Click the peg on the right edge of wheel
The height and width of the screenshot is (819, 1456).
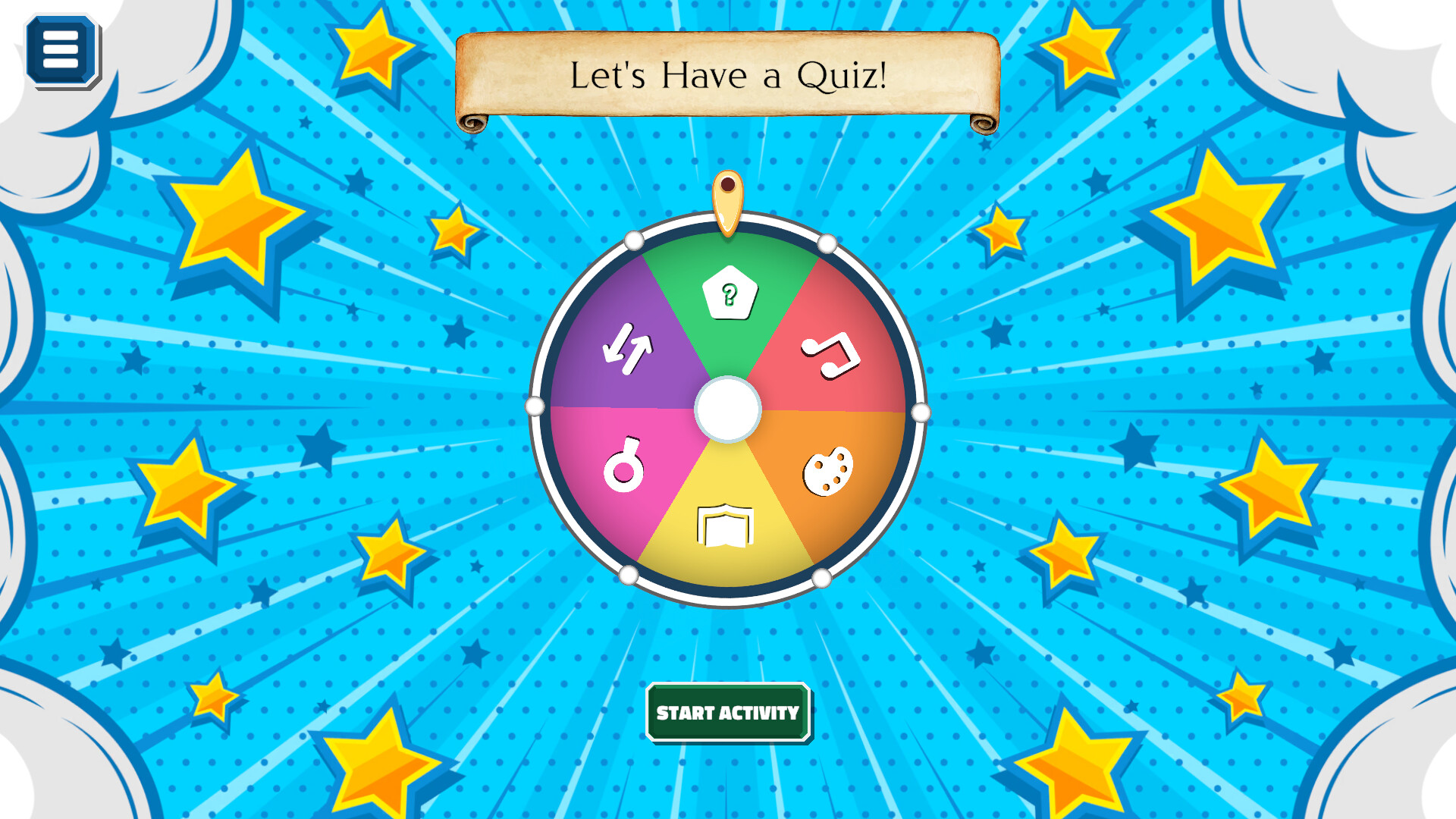click(922, 412)
